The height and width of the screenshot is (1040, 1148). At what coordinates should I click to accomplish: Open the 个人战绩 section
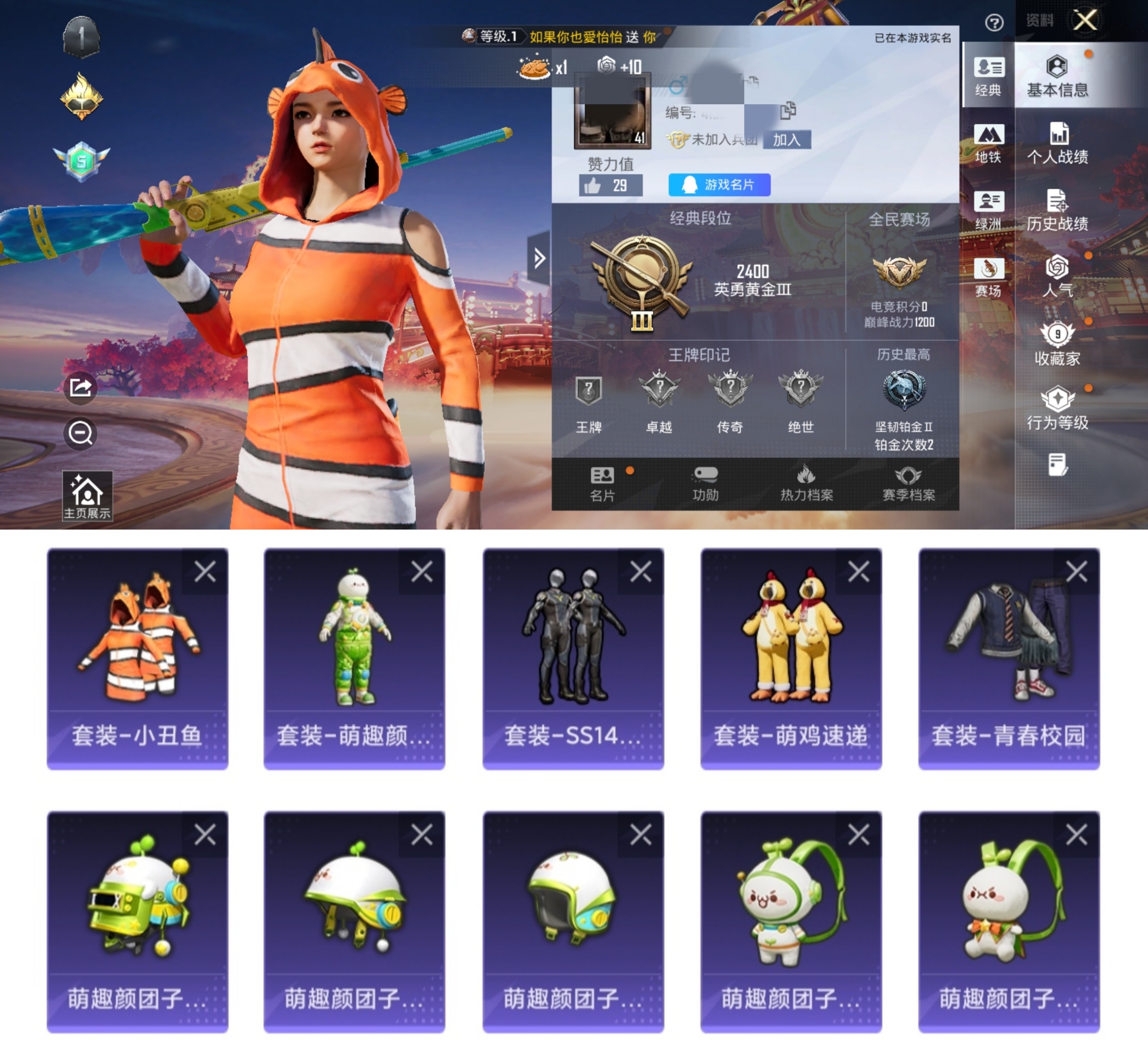point(1057,143)
